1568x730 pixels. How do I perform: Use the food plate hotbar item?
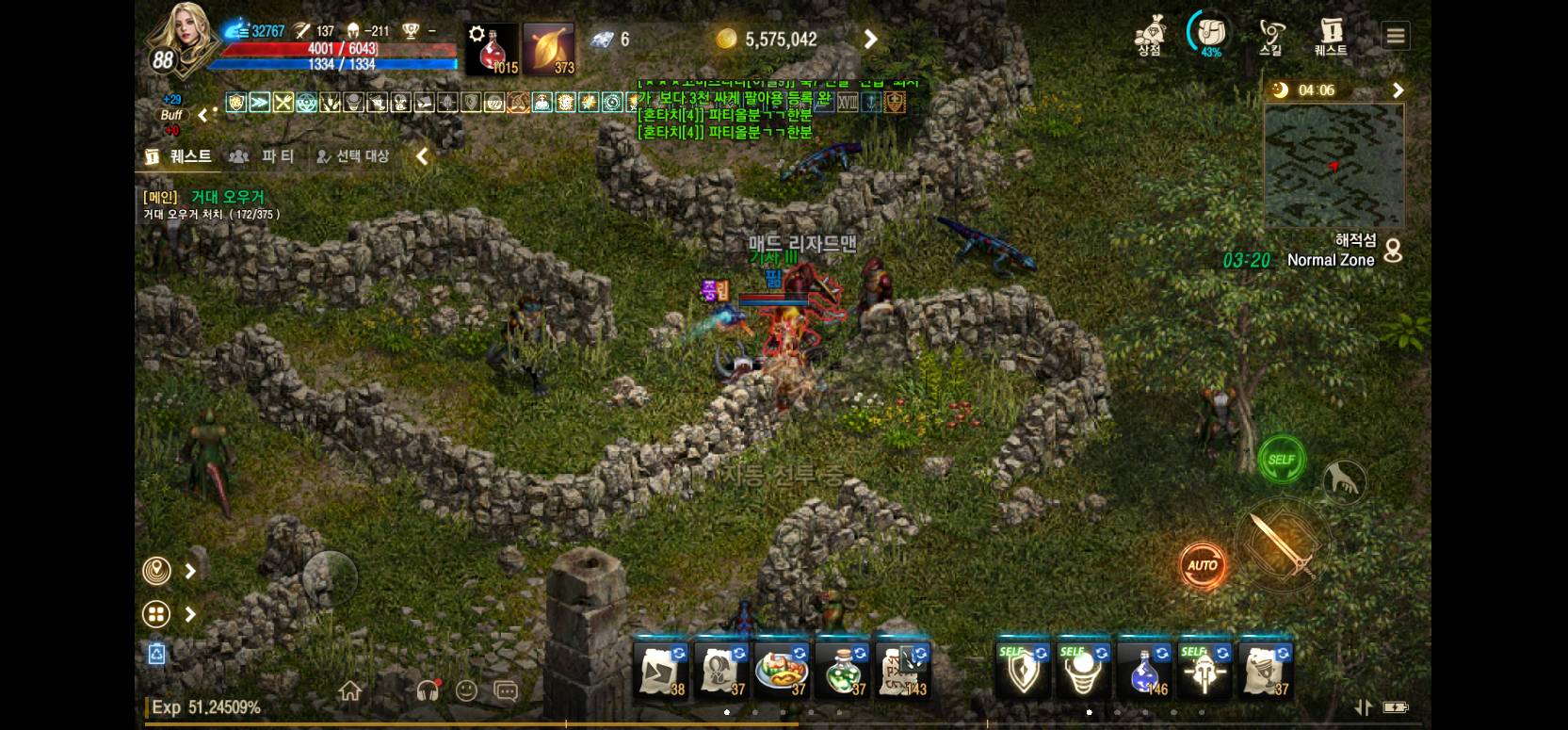click(x=782, y=671)
